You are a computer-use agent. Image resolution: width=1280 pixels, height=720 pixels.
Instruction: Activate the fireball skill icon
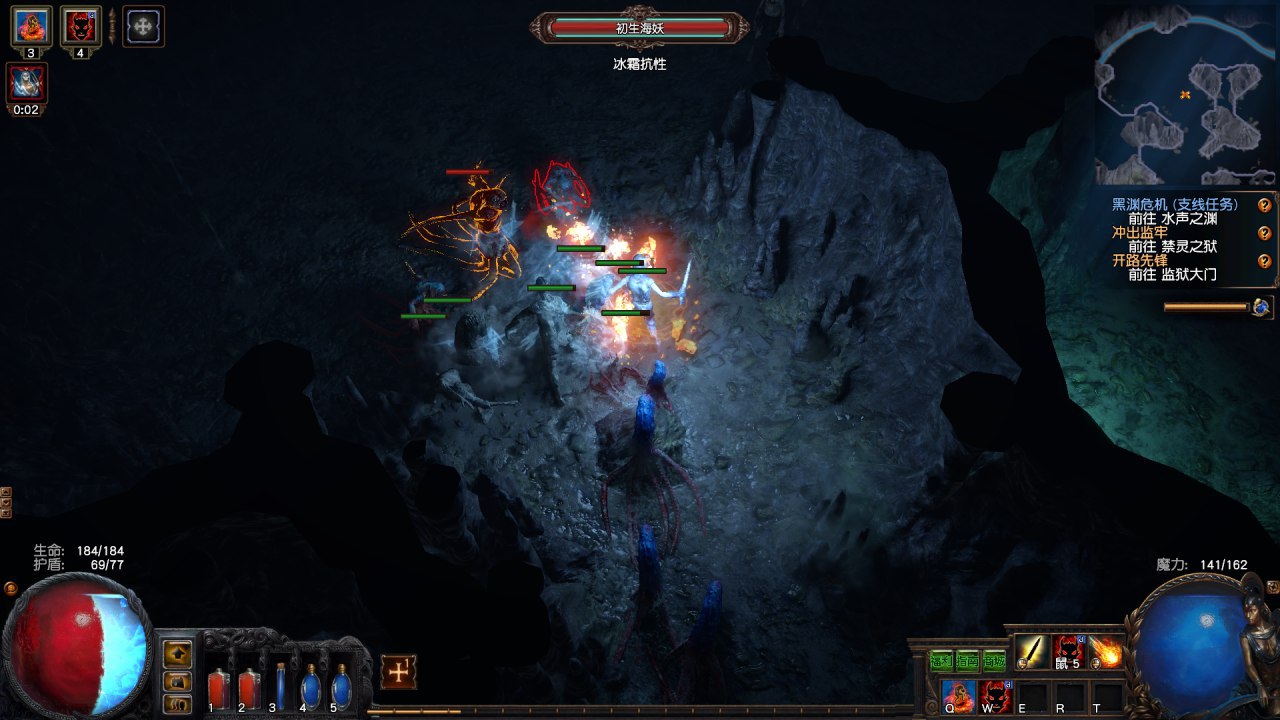click(1106, 653)
